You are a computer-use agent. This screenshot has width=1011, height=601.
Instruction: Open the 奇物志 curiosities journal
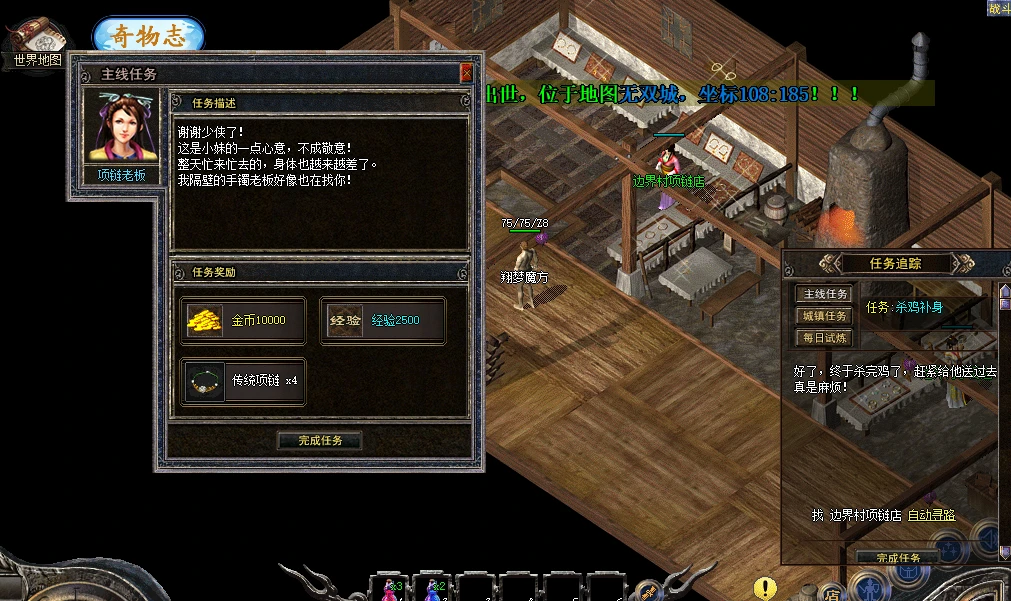[148, 35]
